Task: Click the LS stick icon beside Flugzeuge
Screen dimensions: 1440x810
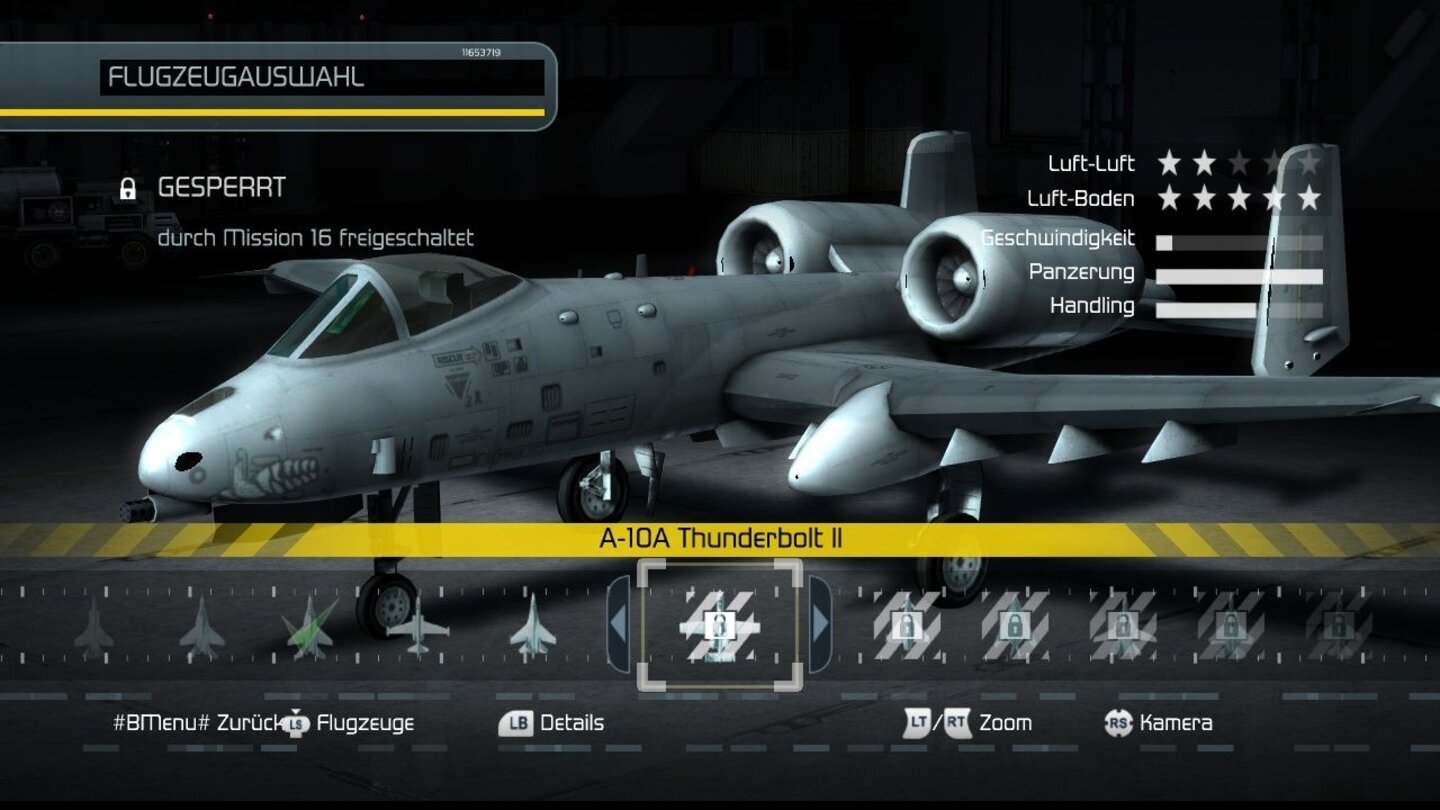Action: pyautogui.click(x=295, y=722)
